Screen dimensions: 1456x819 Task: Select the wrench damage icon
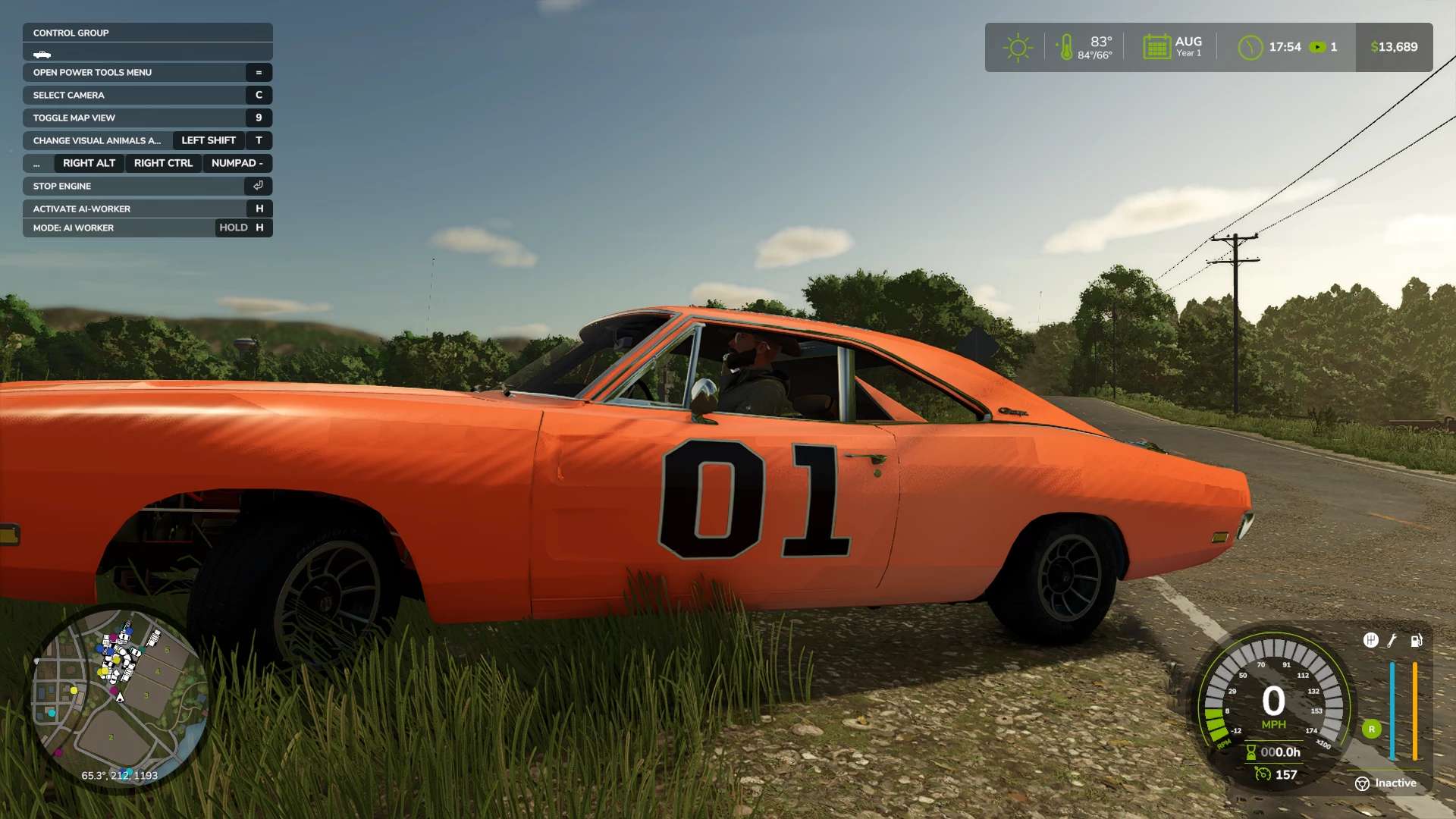coord(1392,641)
